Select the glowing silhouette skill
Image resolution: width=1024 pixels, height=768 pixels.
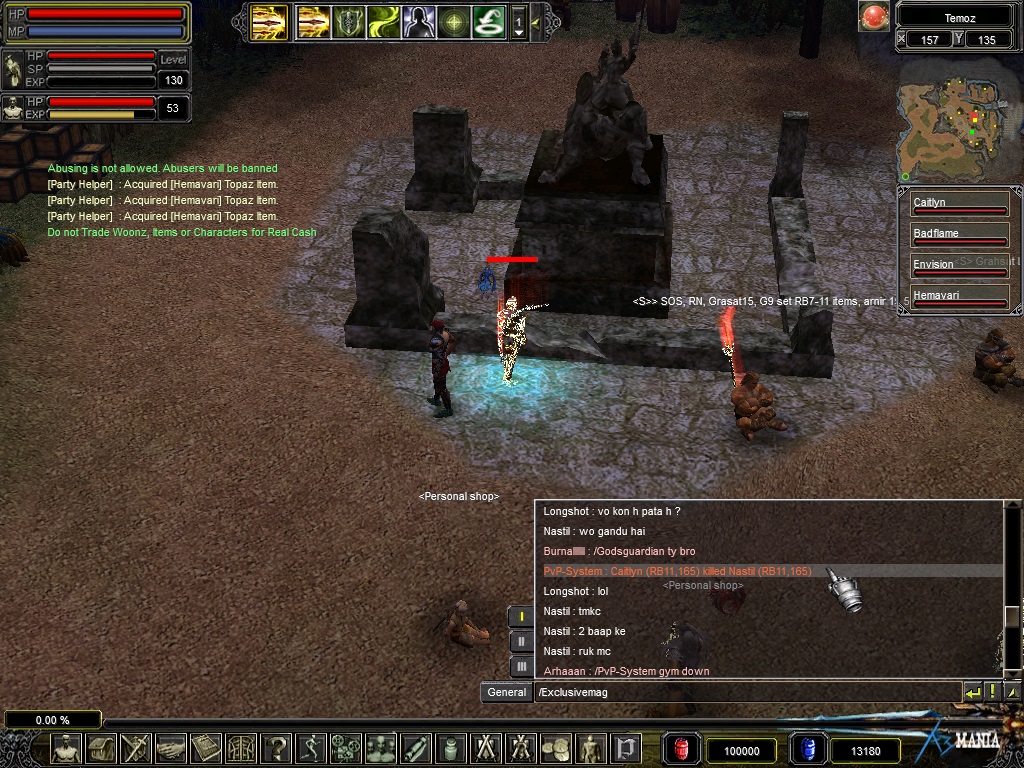coord(418,21)
